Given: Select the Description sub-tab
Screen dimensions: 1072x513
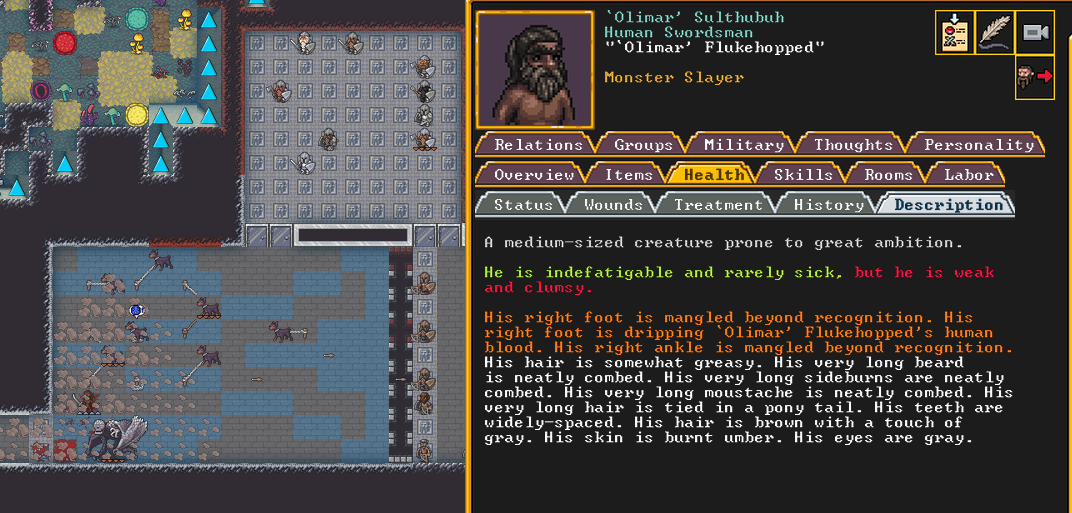Looking at the screenshot, I should 948,205.
